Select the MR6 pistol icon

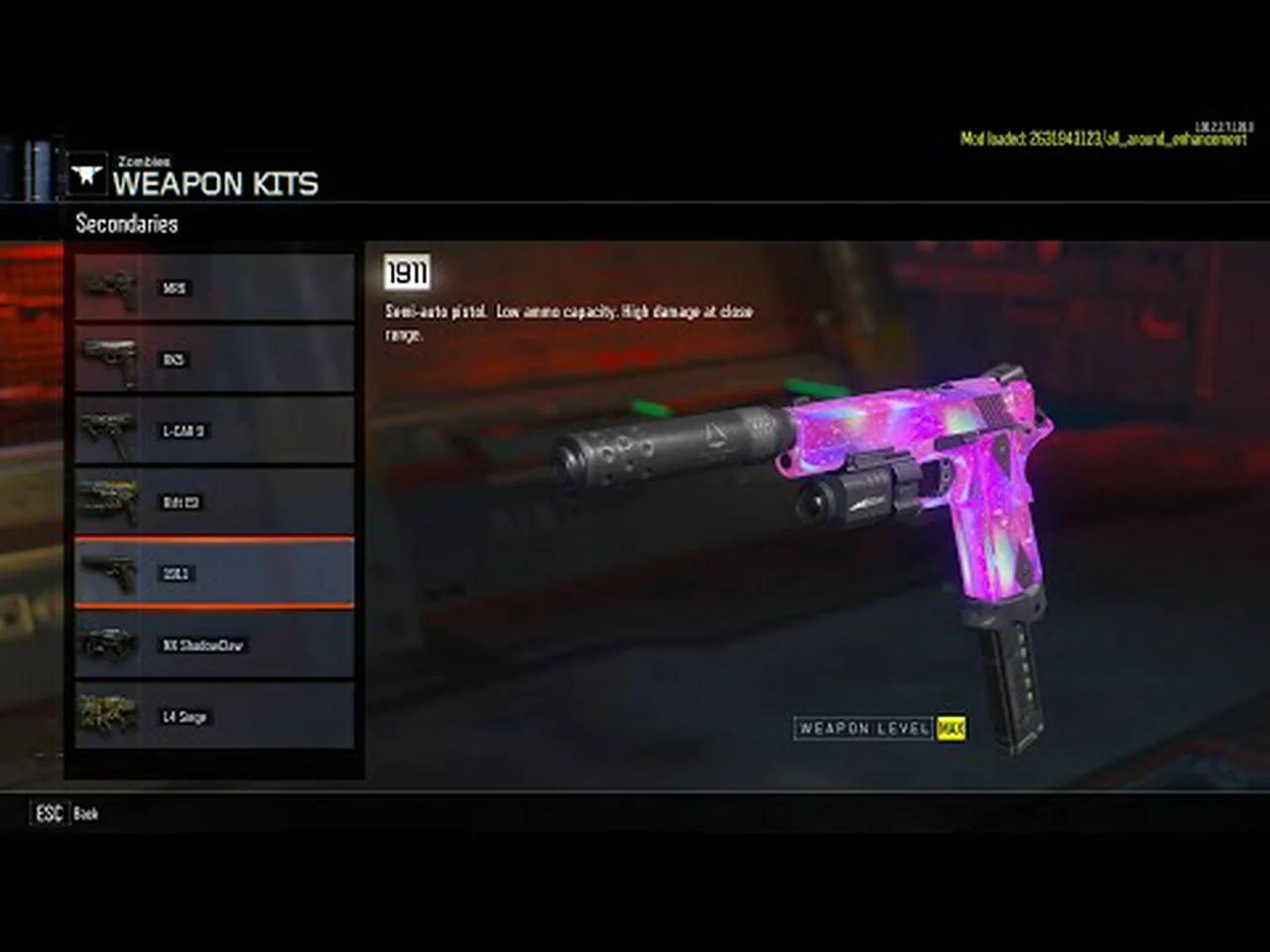(x=109, y=288)
